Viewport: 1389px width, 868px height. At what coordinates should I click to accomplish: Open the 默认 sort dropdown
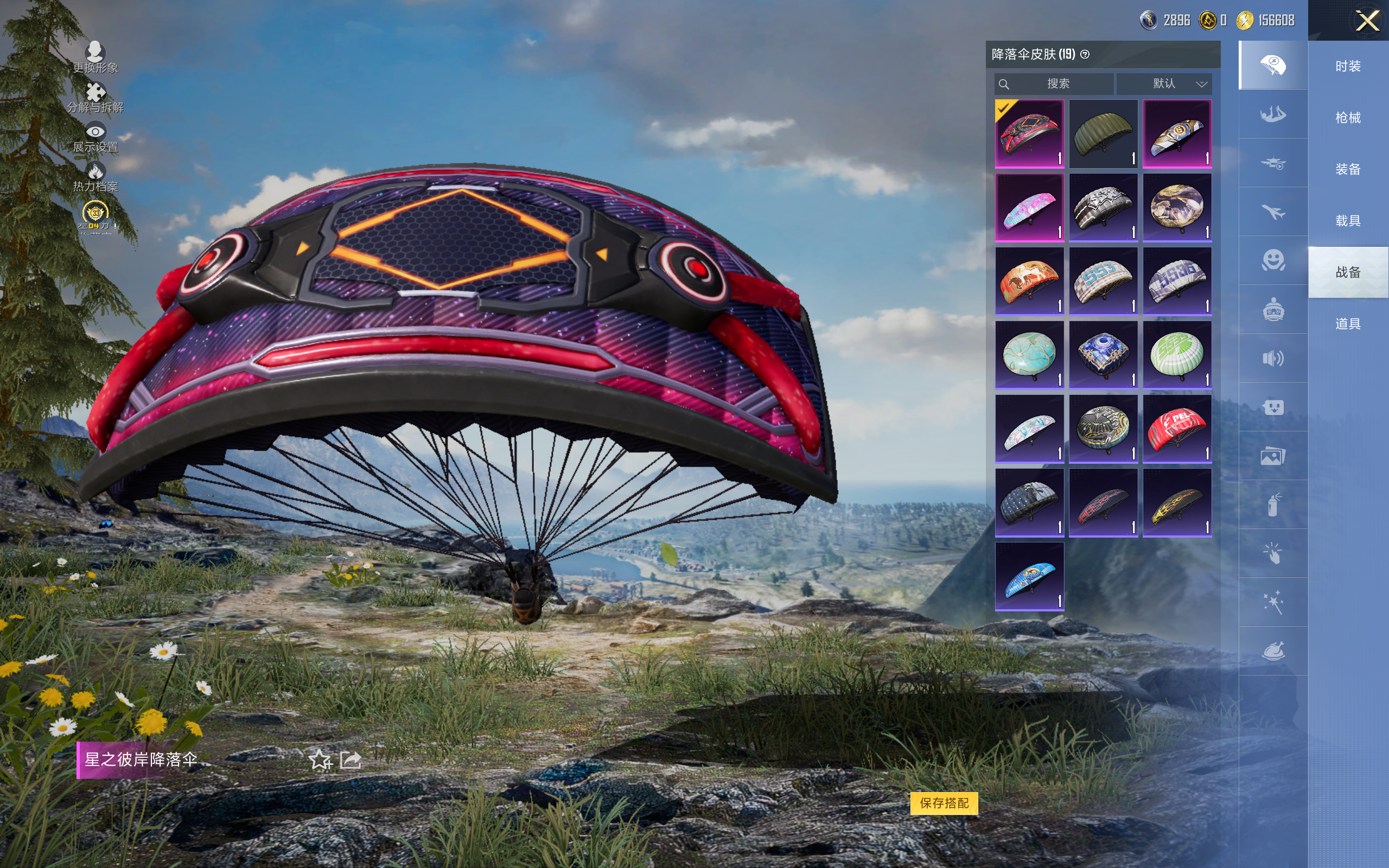tap(1164, 84)
